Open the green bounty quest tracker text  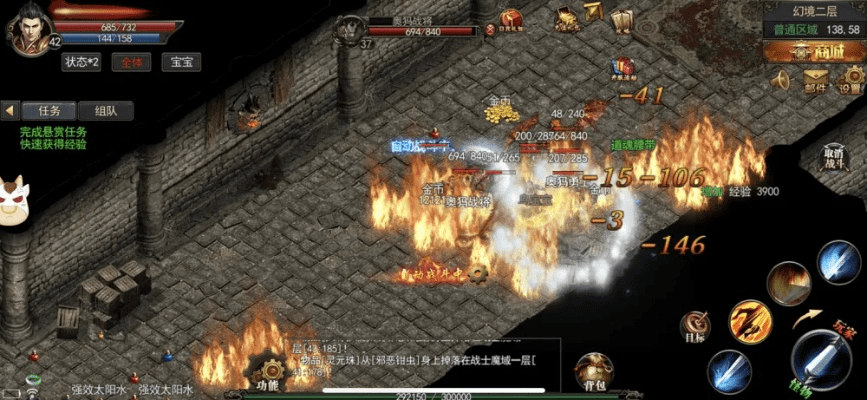[x=53, y=137]
